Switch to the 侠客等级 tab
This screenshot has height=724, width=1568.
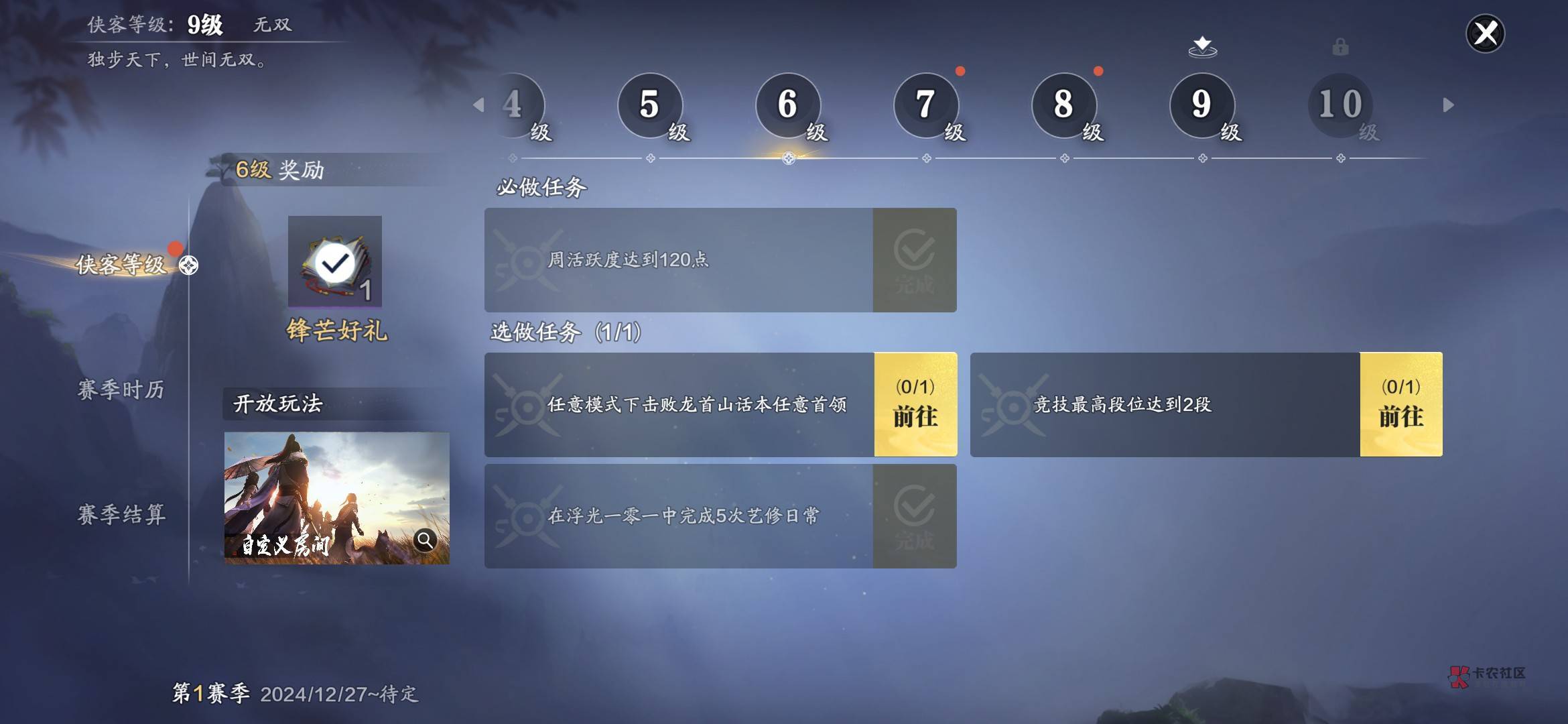pyautogui.click(x=121, y=265)
